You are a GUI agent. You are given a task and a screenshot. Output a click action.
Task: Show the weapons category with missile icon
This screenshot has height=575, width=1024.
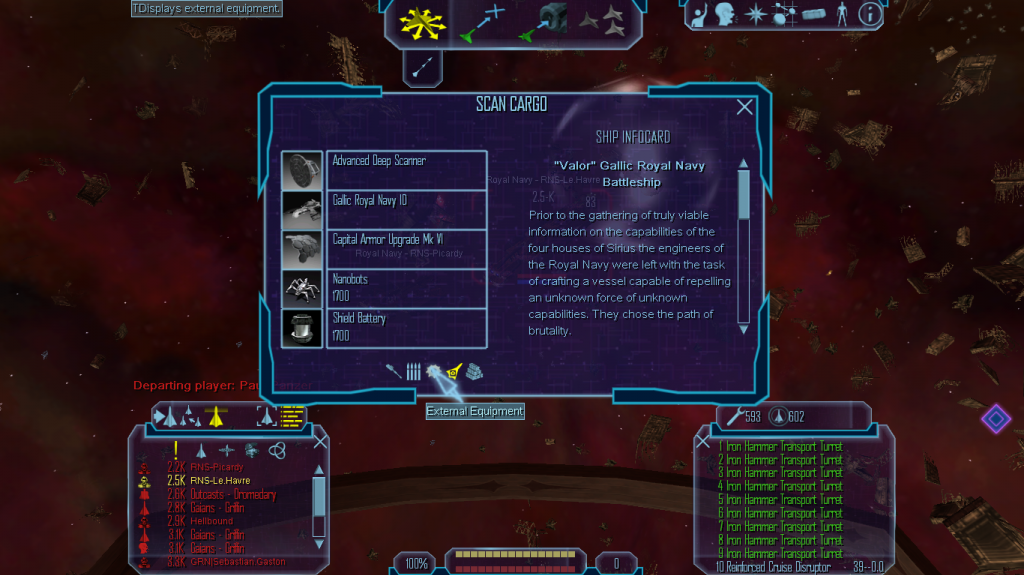394,372
